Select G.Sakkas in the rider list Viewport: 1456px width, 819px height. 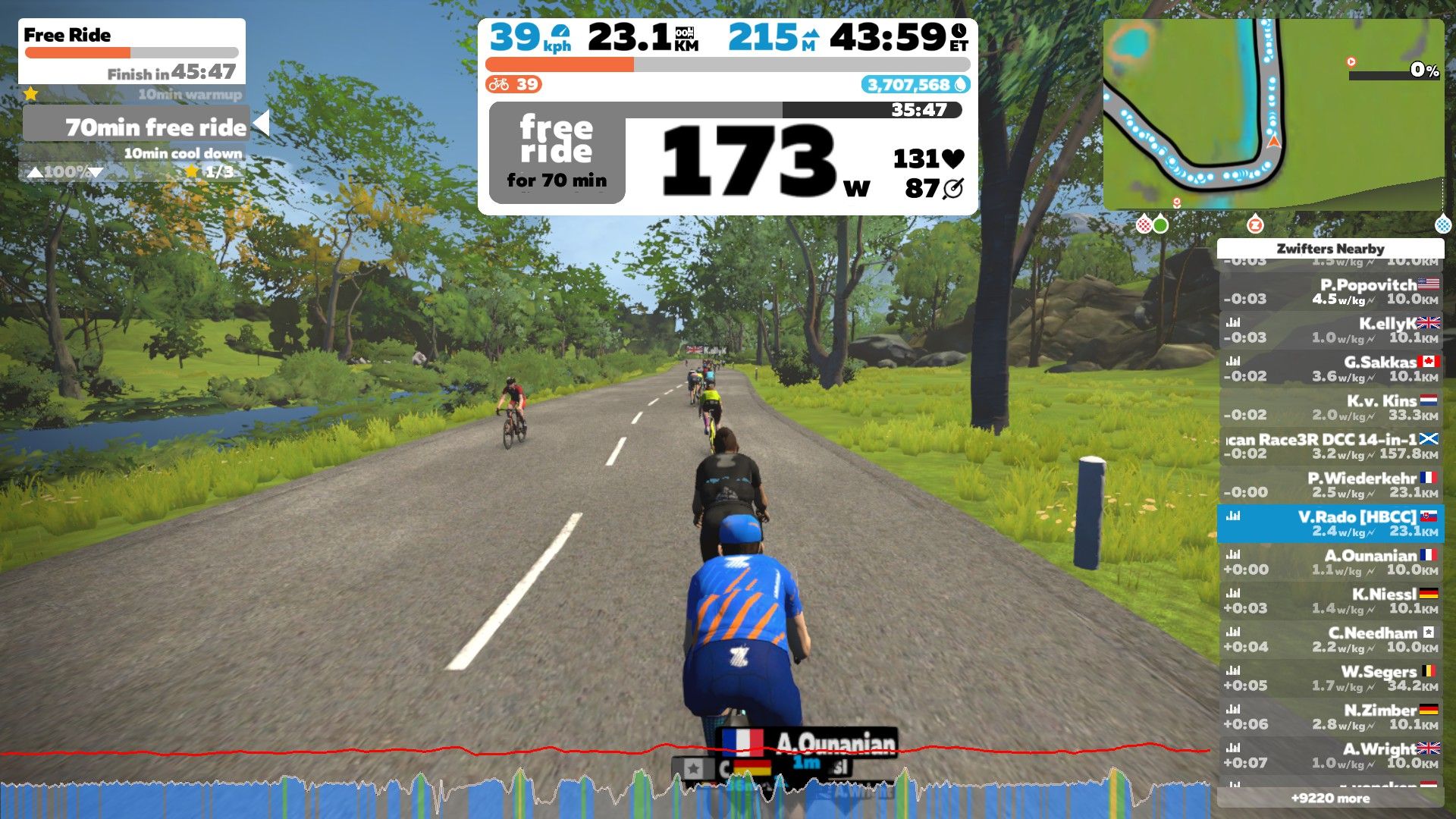coord(1331,369)
